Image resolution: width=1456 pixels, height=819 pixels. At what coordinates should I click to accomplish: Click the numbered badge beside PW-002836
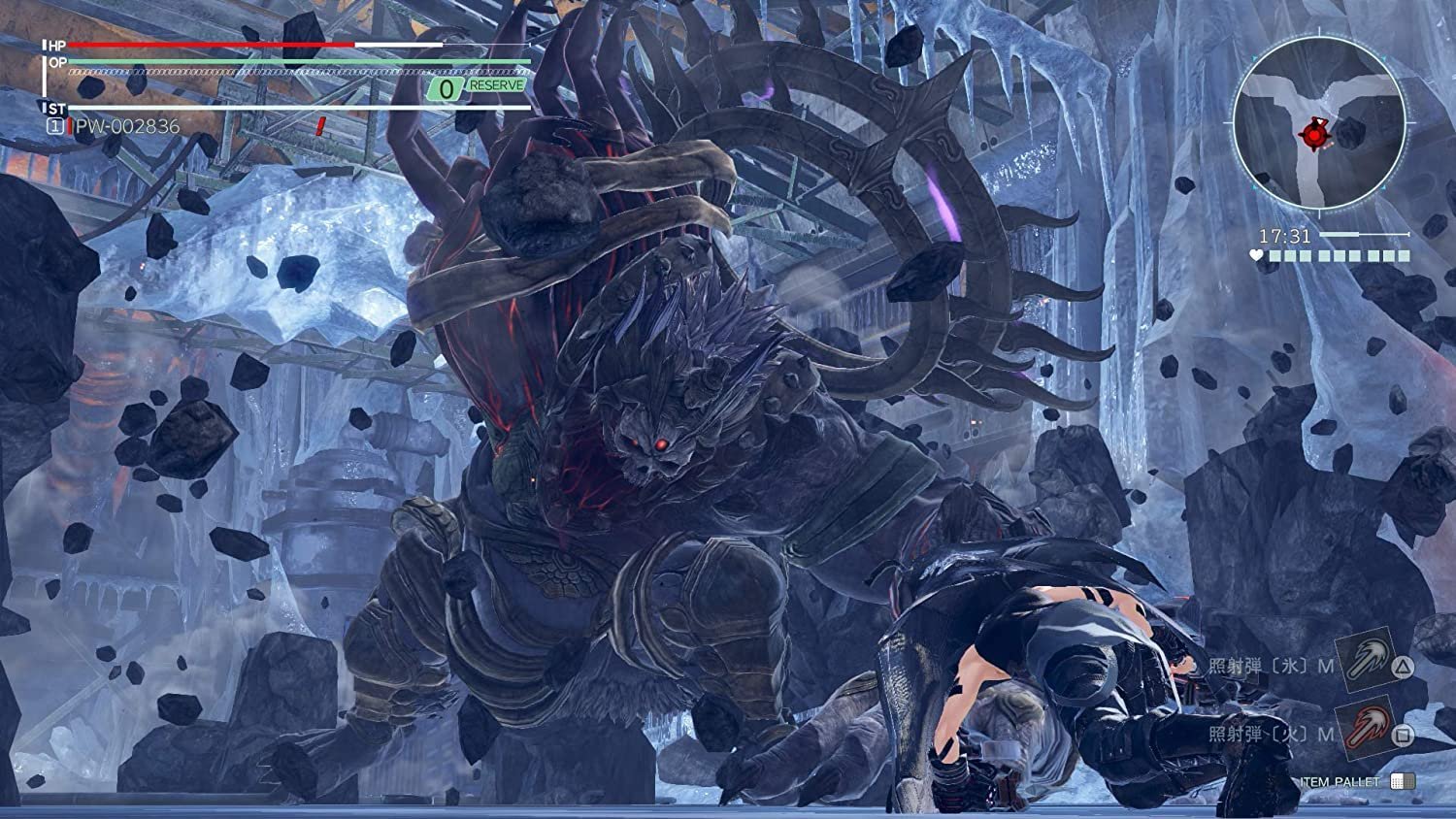[x=55, y=123]
